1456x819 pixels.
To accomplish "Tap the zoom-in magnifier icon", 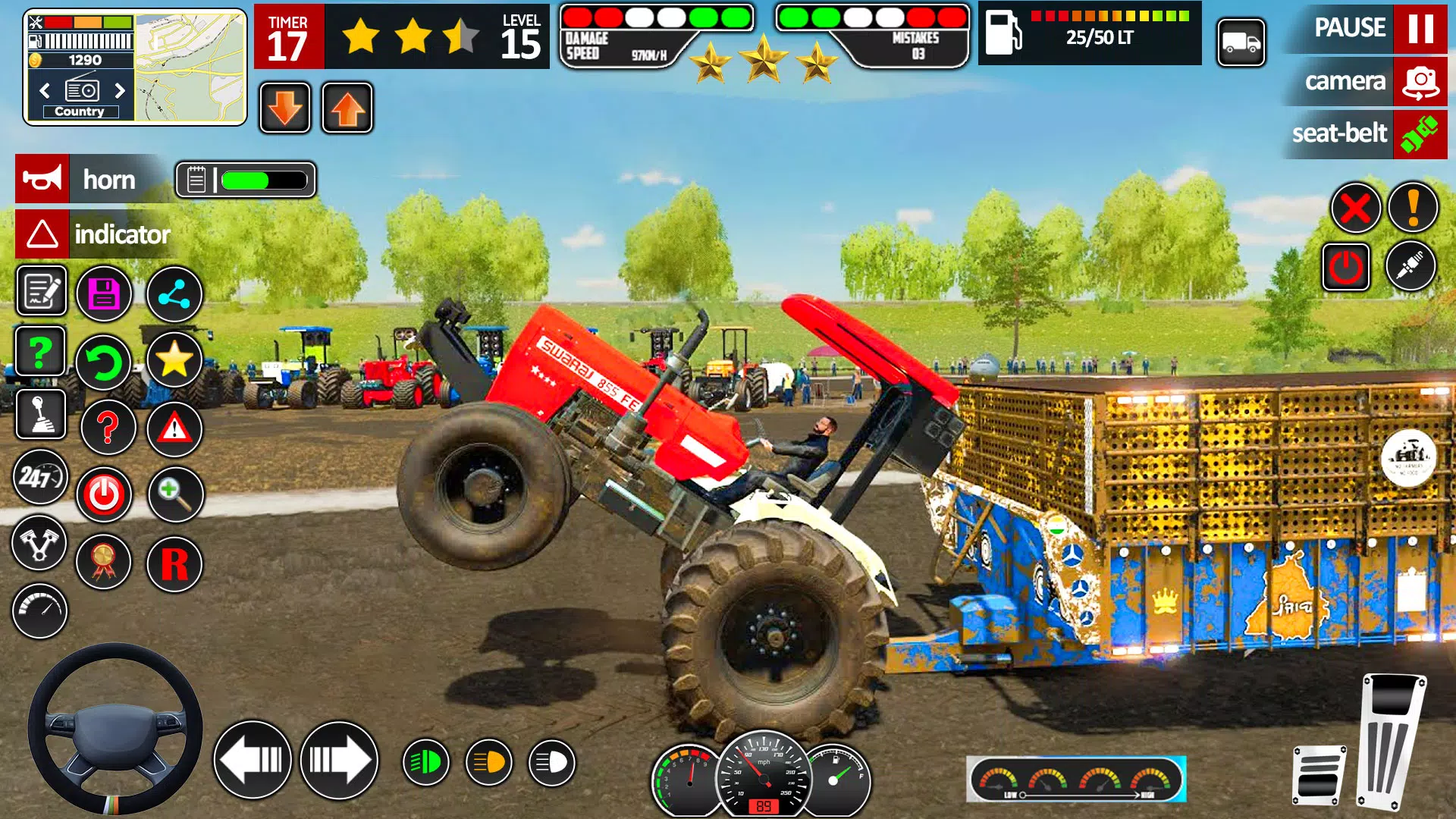I will pos(174,494).
